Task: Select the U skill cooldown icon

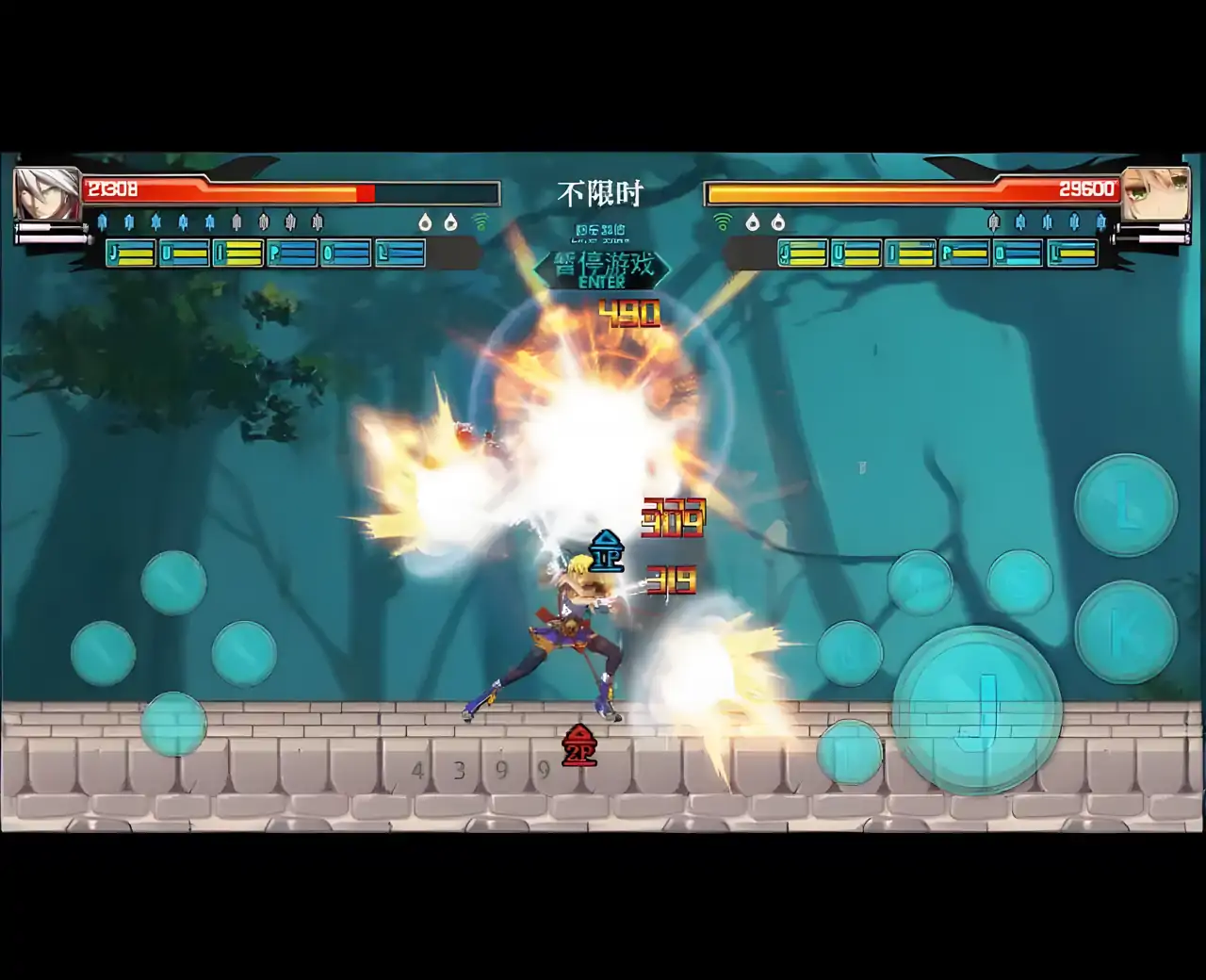Action: 184,253
